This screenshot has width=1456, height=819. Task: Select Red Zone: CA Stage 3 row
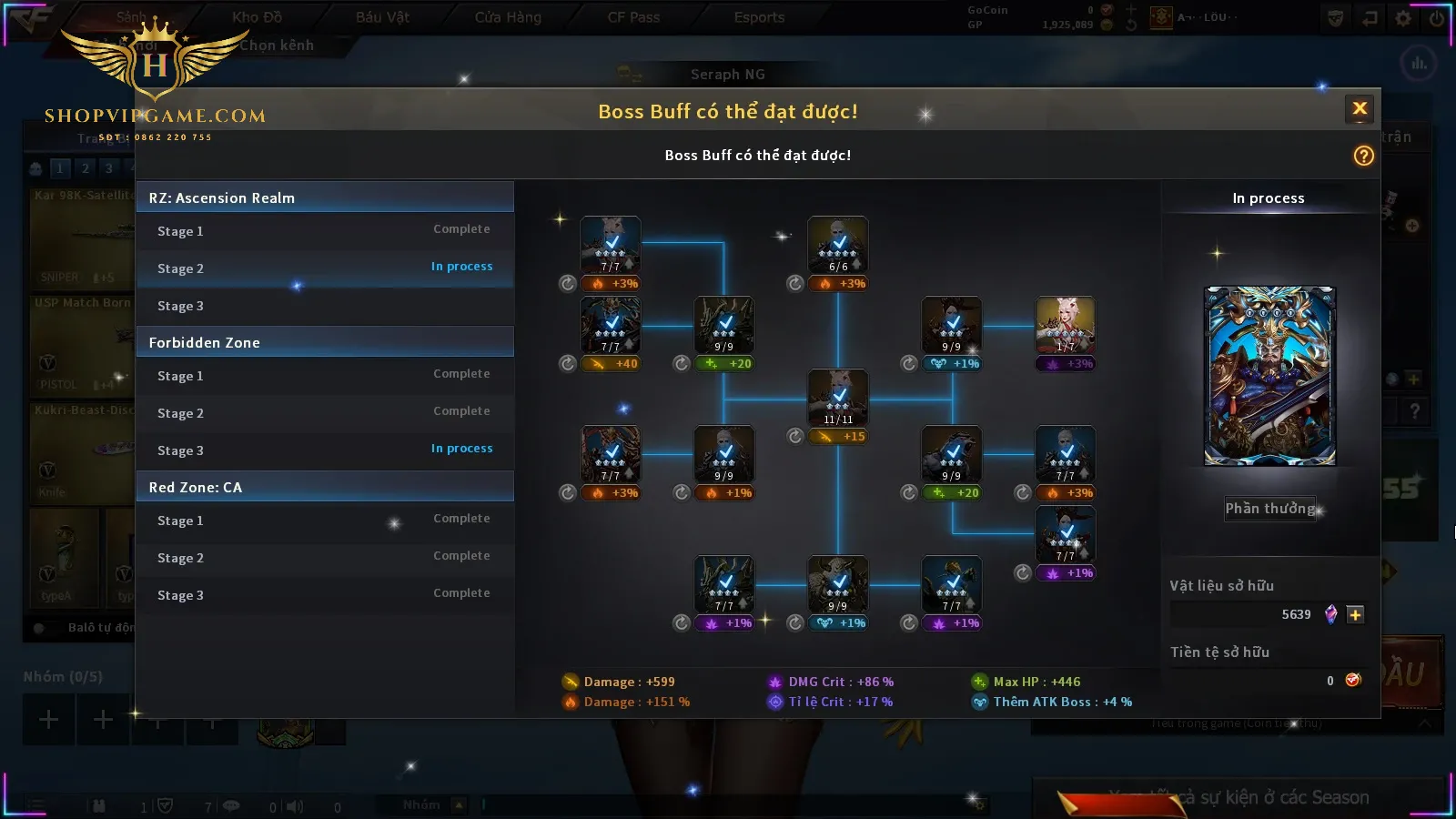tap(325, 595)
